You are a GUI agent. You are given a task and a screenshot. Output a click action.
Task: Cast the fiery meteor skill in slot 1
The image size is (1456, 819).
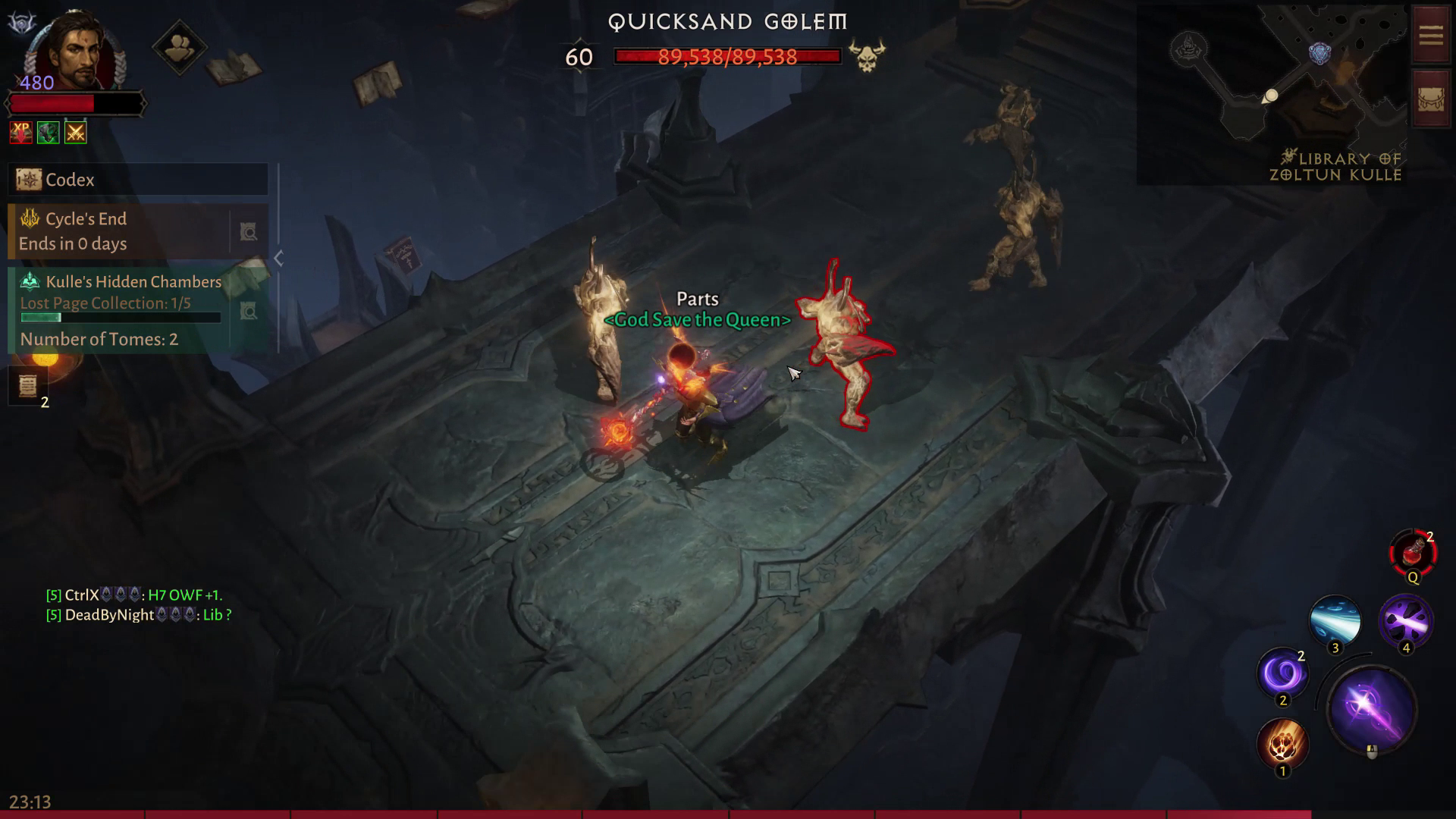point(1282,742)
